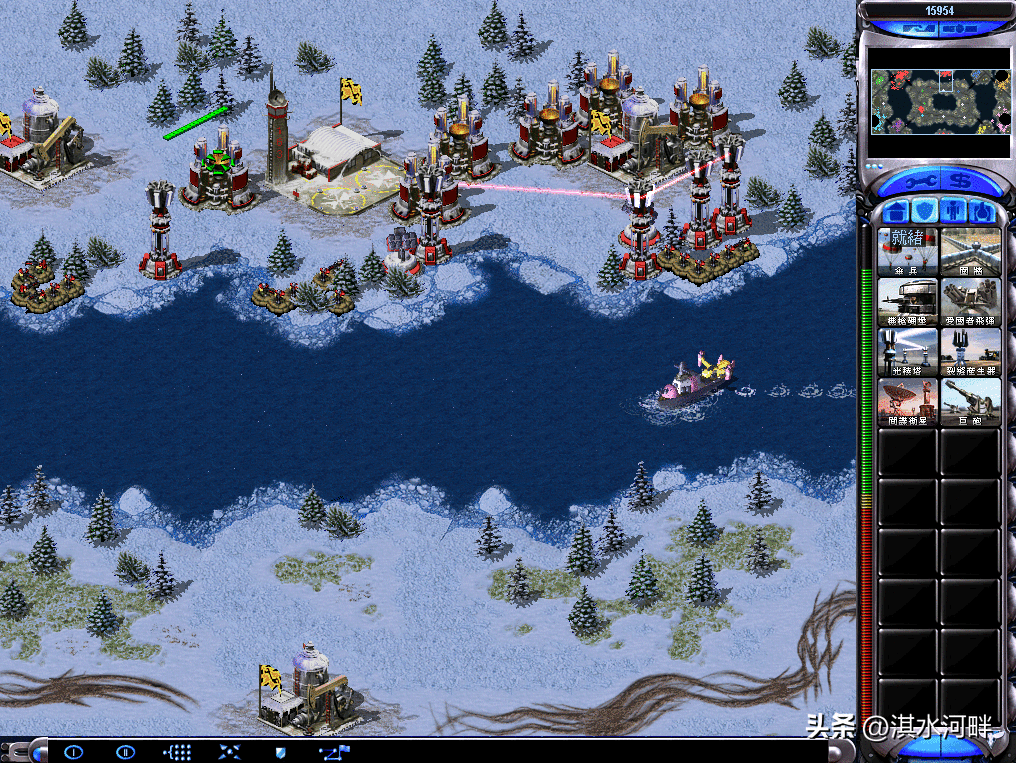Image resolution: width=1016 pixels, height=763 pixels.
Task: Build the machine gun pillbox (机枪碉堡)
Action: click(x=907, y=301)
